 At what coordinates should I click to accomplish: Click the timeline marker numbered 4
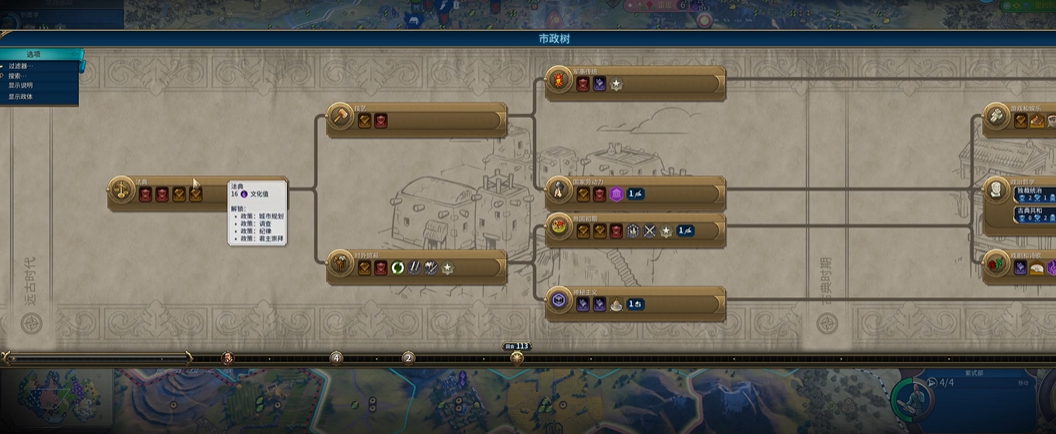click(336, 358)
